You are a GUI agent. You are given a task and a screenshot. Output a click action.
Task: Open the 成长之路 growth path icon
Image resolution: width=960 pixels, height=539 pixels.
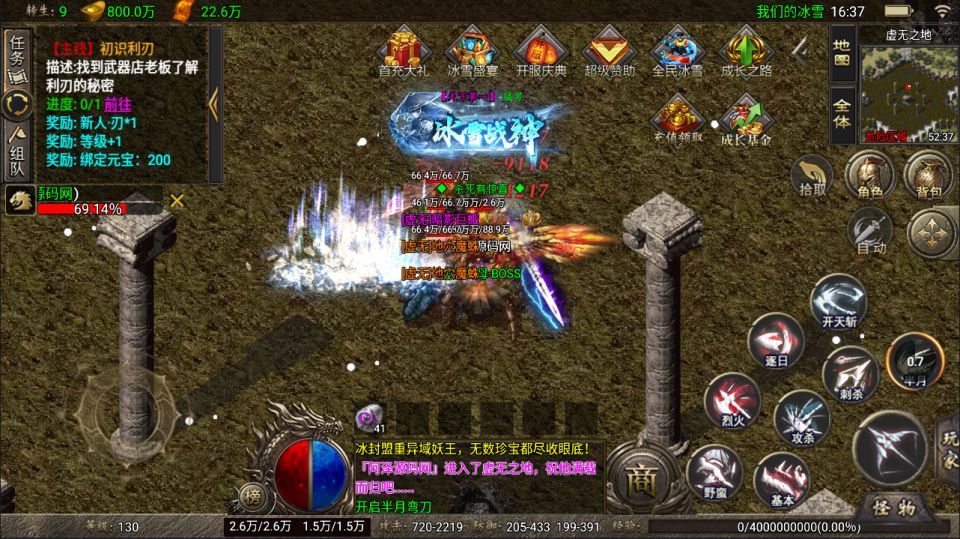tap(746, 51)
